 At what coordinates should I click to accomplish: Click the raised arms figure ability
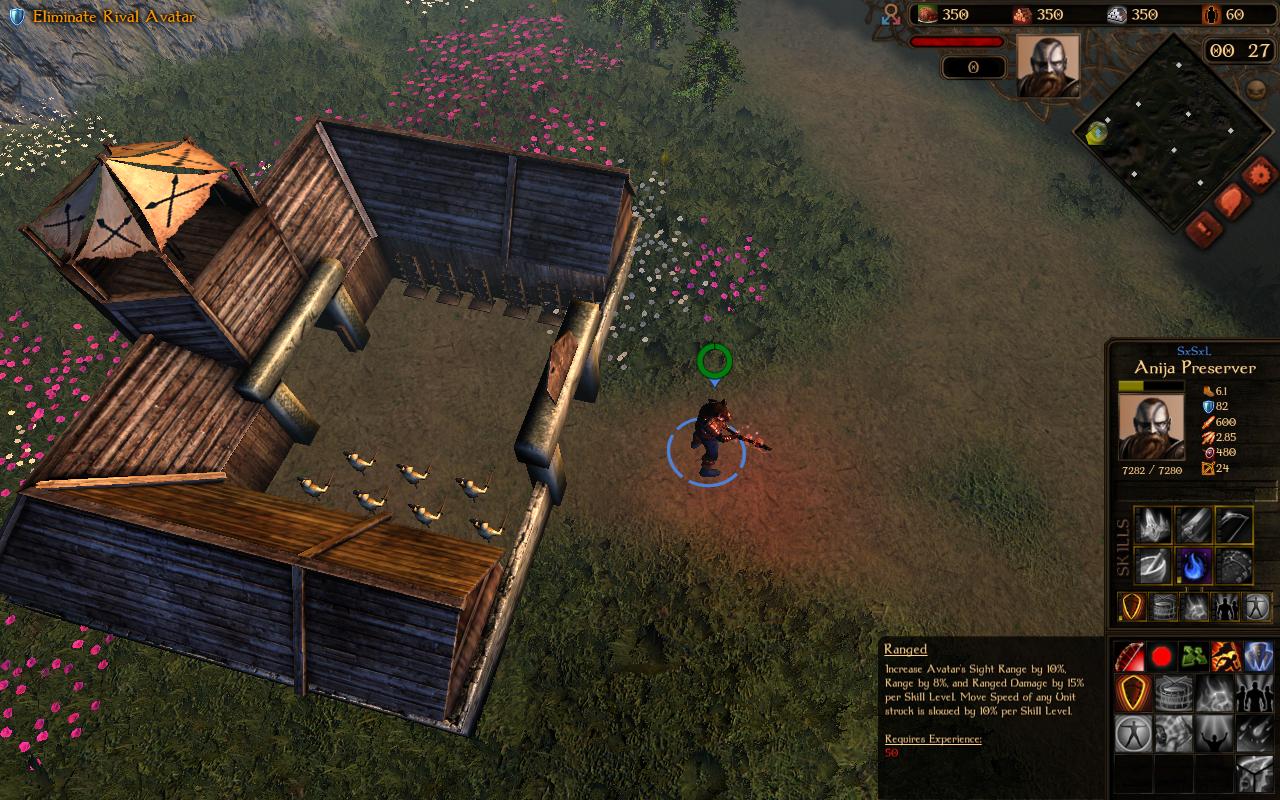(1213, 734)
